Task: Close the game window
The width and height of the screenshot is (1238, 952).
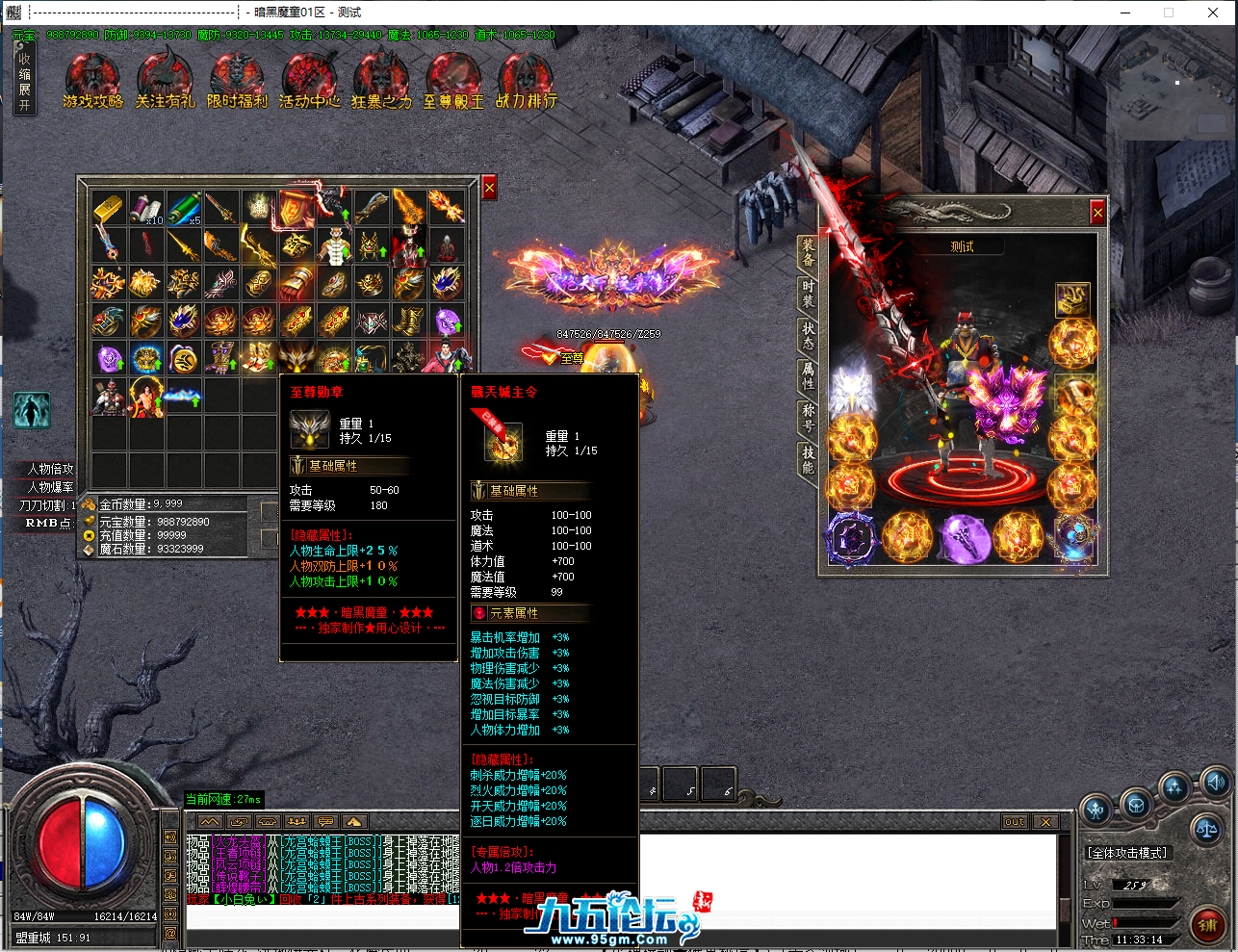Action: tap(1213, 13)
